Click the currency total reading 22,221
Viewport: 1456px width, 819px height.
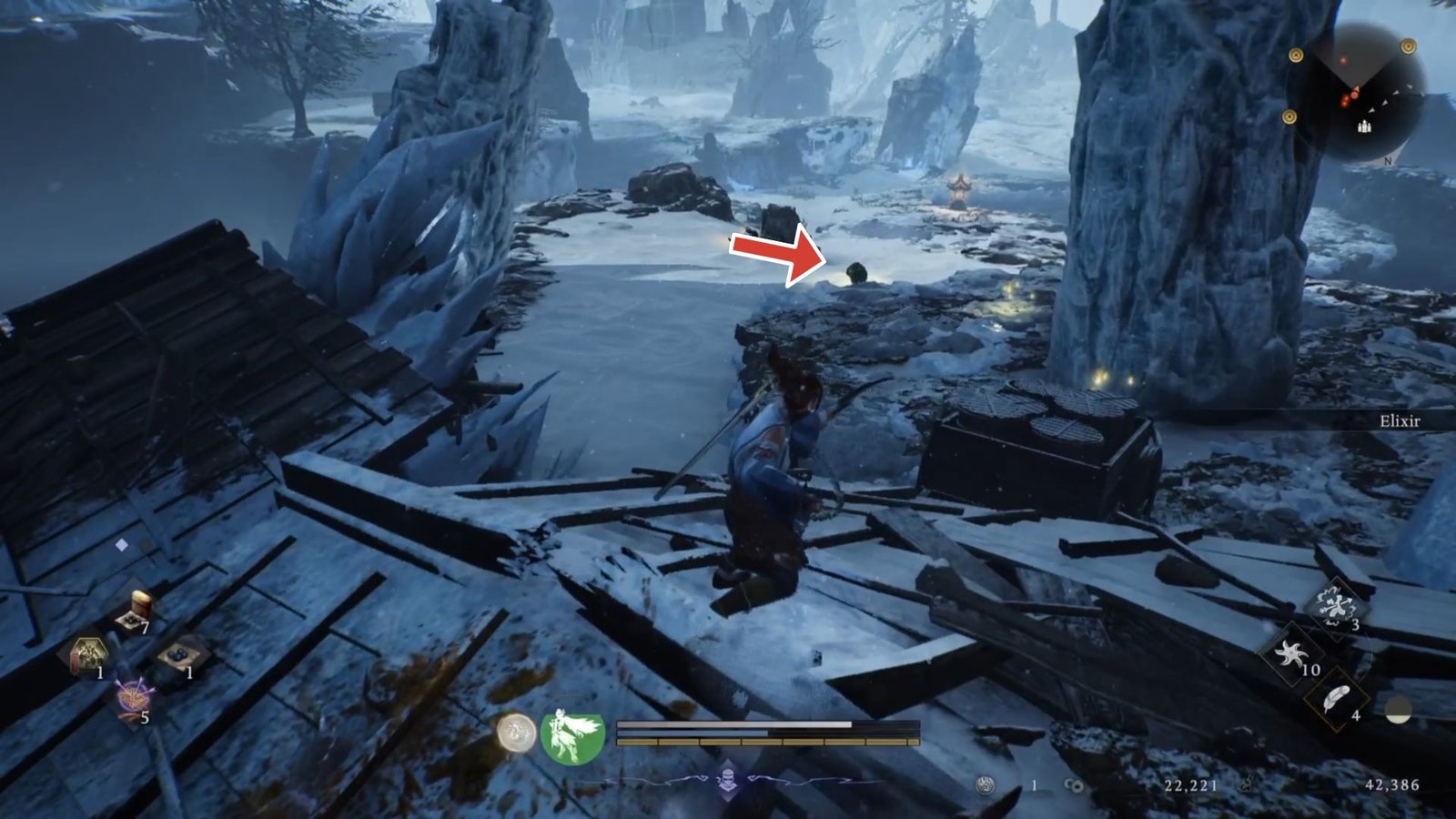1190,784
